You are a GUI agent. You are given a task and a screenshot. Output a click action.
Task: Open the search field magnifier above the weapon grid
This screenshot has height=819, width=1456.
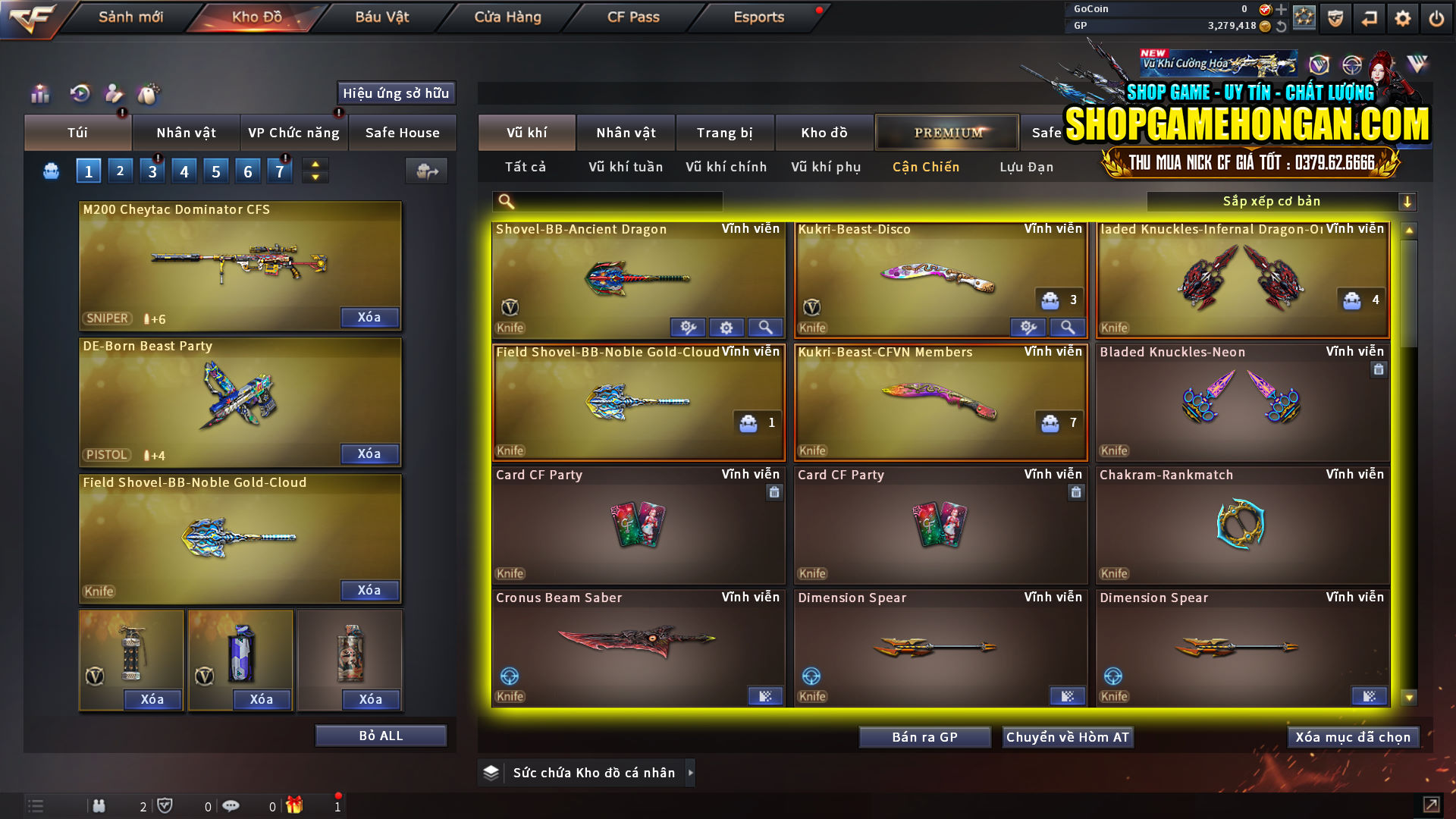pos(505,201)
